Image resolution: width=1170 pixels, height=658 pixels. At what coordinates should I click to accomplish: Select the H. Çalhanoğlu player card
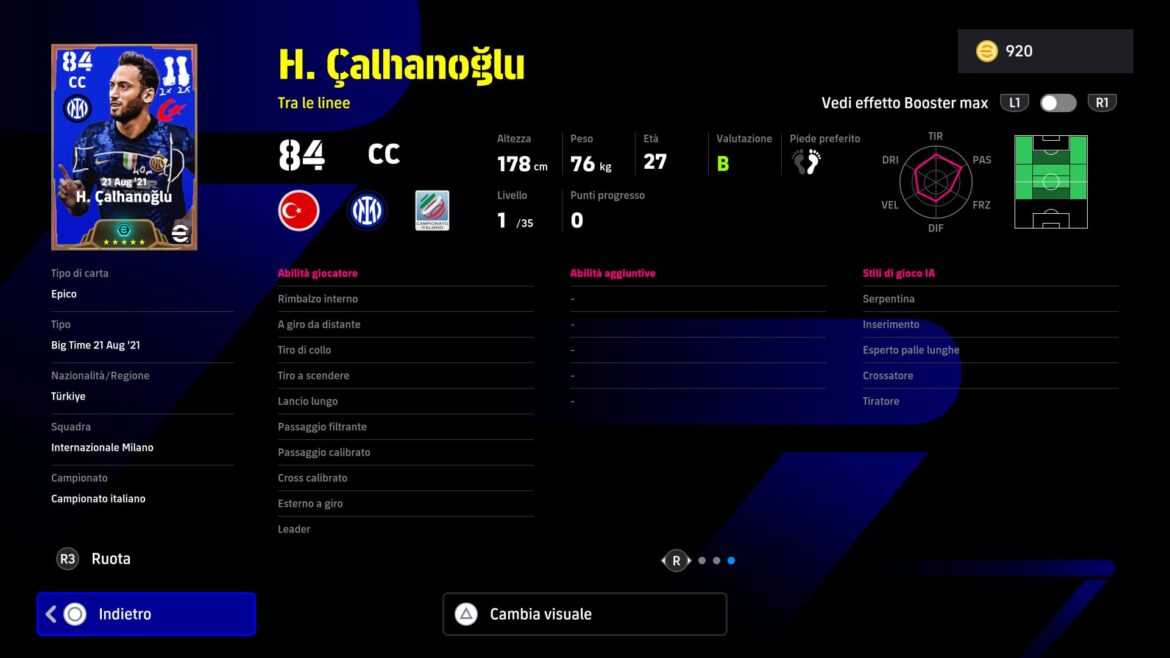pyautogui.click(x=124, y=147)
